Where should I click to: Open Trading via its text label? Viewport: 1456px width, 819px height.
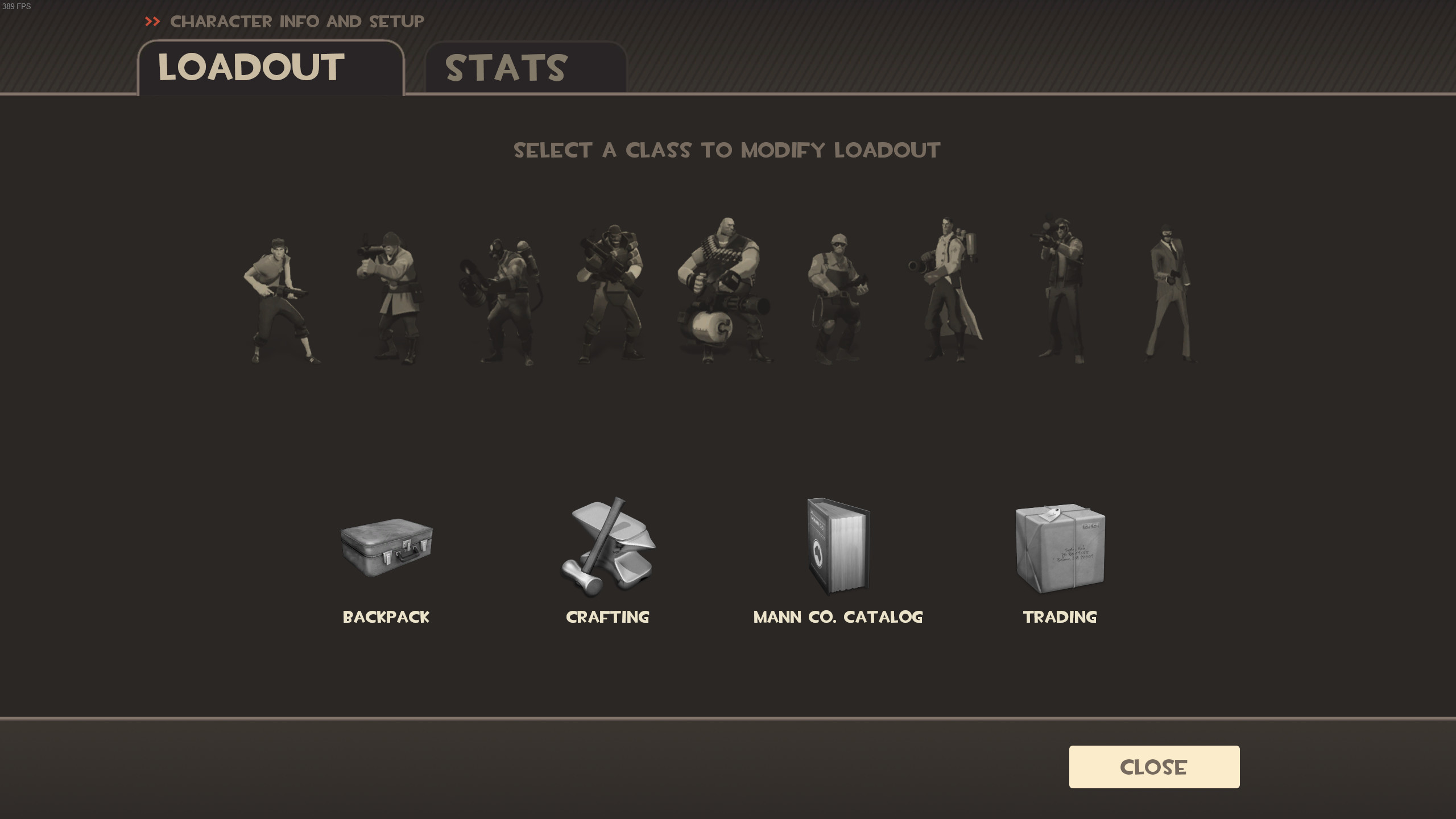1059,617
